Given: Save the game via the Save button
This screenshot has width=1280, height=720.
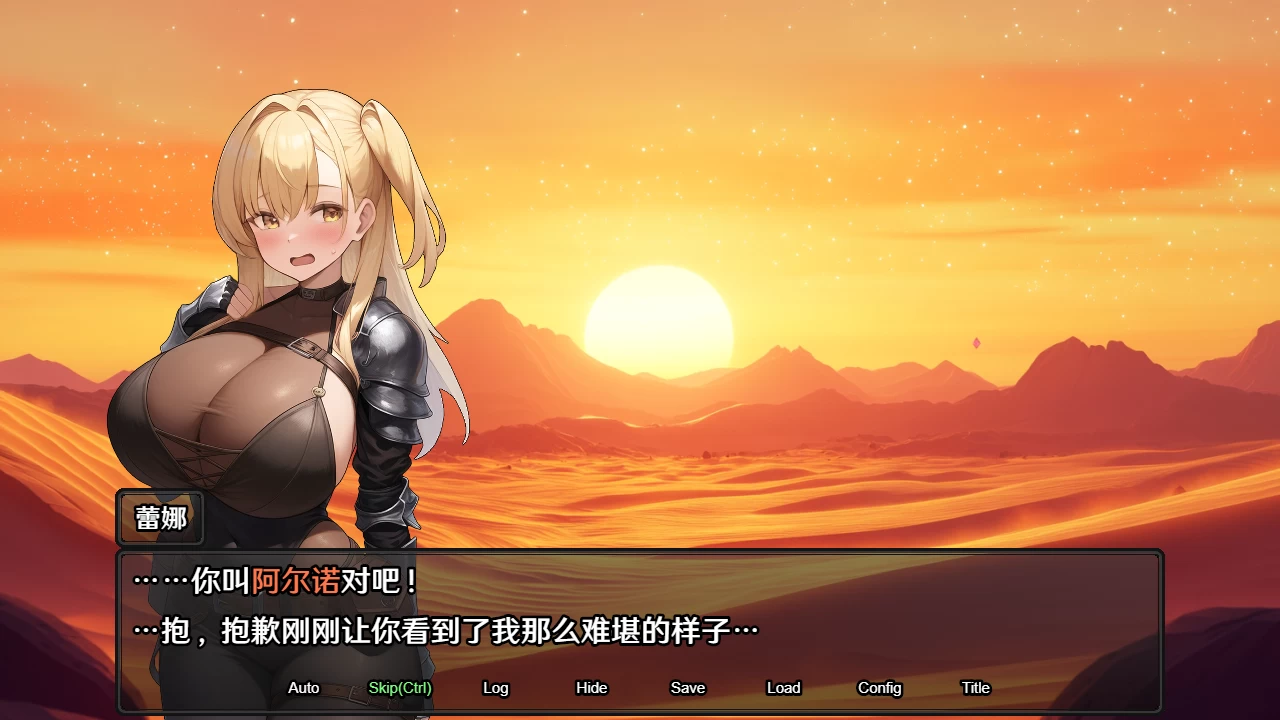Looking at the screenshot, I should (688, 688).
